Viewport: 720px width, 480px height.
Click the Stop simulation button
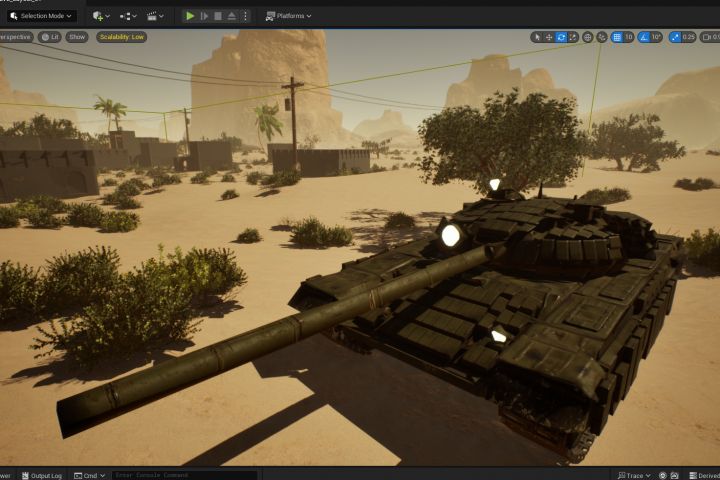tap(218, 16)
